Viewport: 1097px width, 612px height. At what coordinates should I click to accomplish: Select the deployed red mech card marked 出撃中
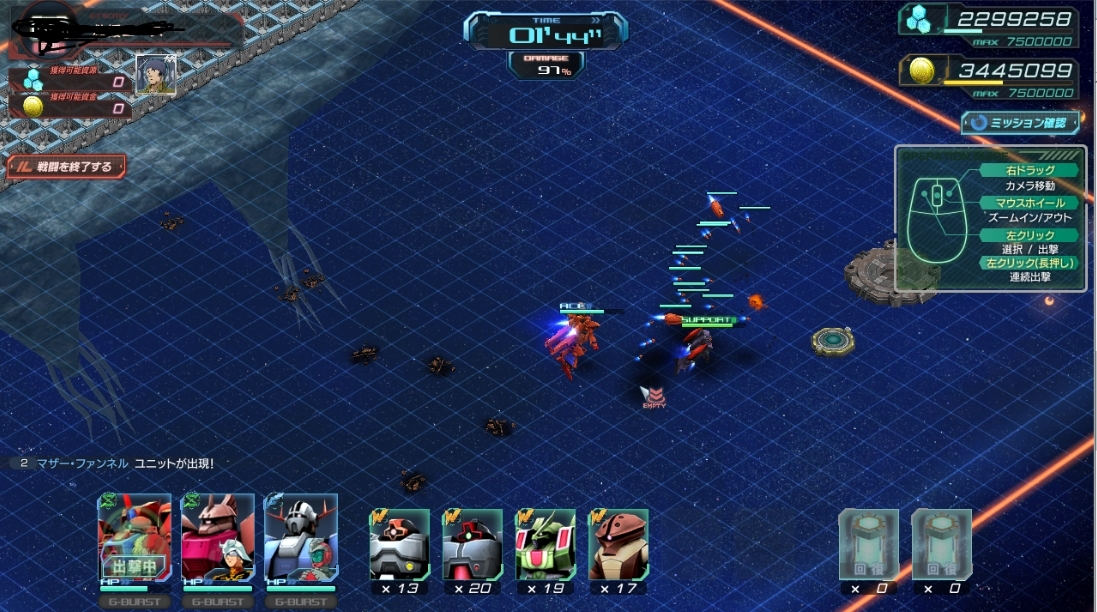pos(134,537)
